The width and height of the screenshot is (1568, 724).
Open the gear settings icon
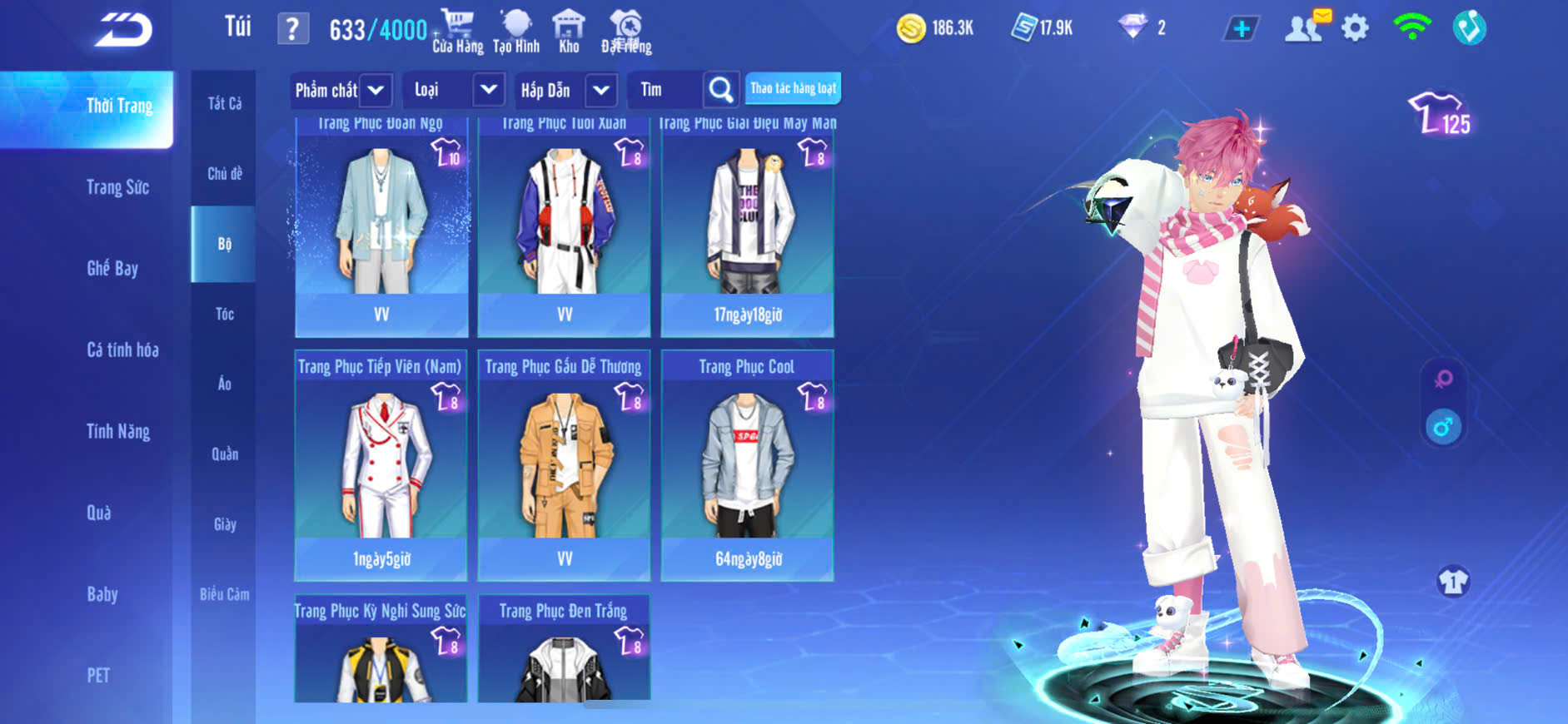point(1355,29)
